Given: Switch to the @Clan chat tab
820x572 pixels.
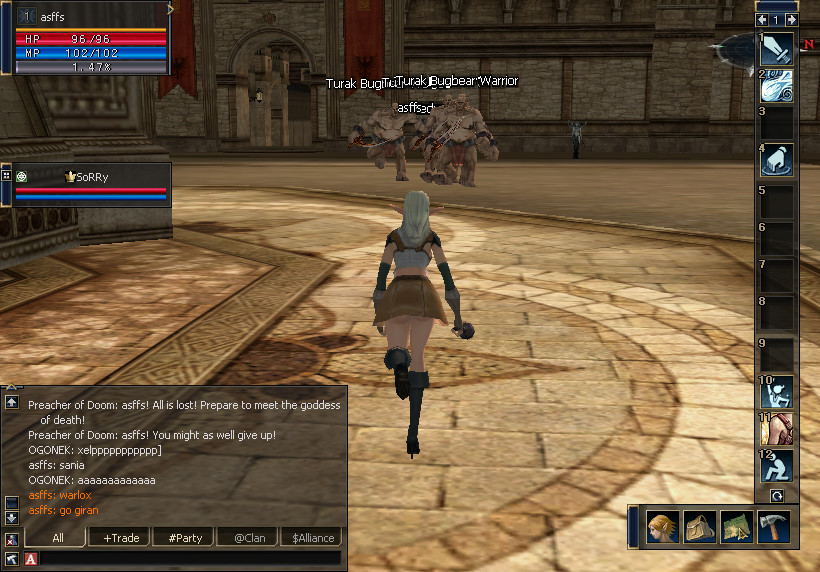Looking at the screenshot, I should tap(249, 538).
